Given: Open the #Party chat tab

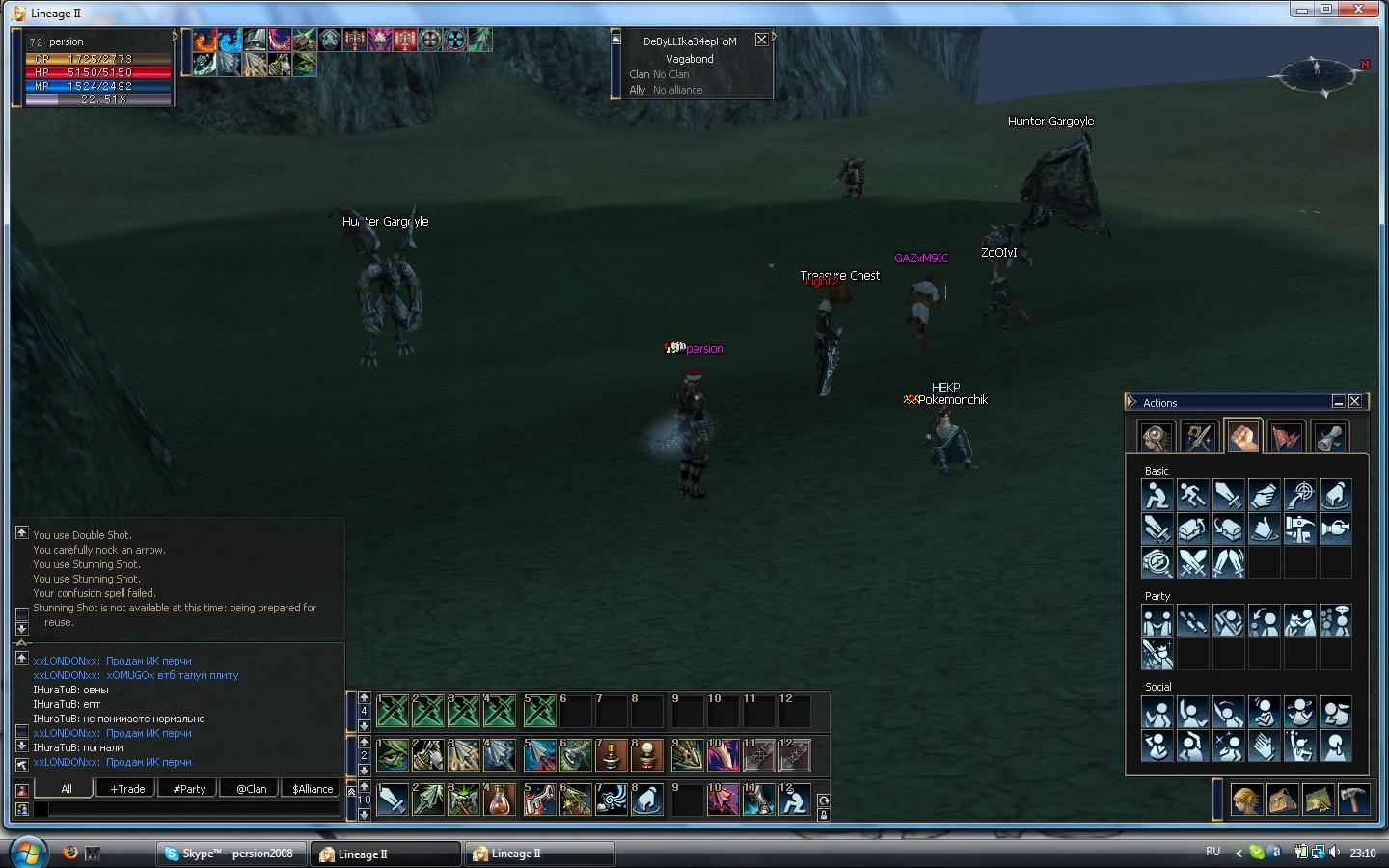Looking at the screenshot, I should pos(189,788).
